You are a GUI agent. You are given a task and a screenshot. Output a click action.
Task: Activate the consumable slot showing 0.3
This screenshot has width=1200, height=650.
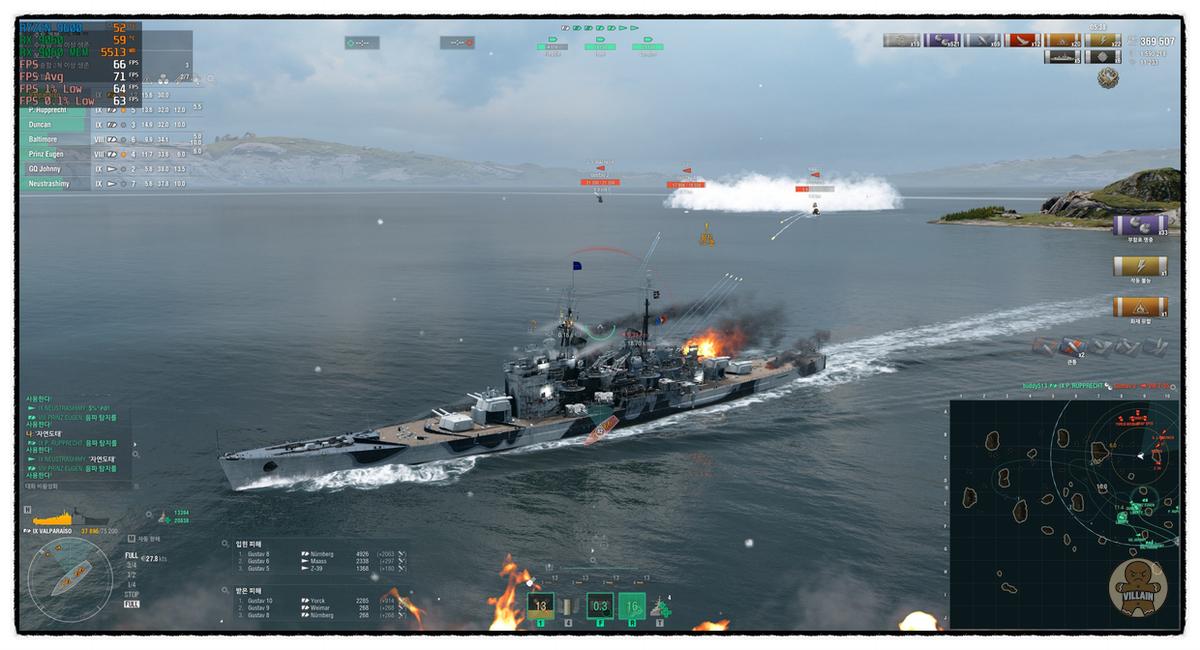600,605
